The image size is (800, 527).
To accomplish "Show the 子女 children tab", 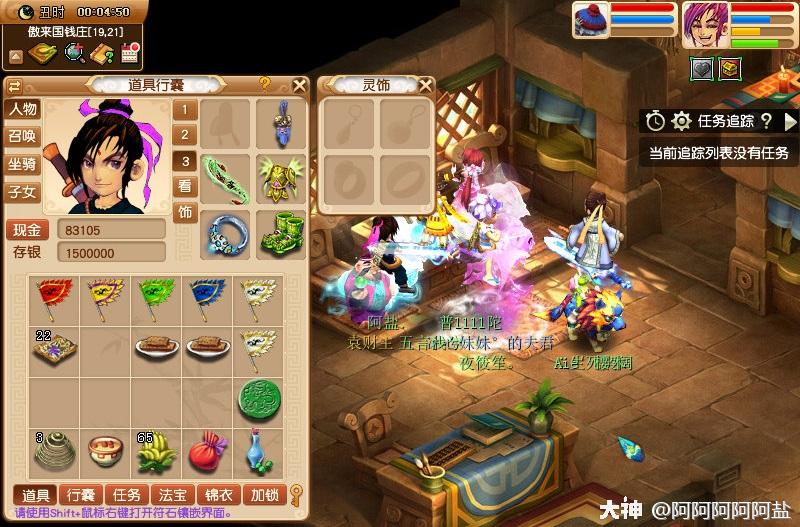I will click(x=22, y=192).
